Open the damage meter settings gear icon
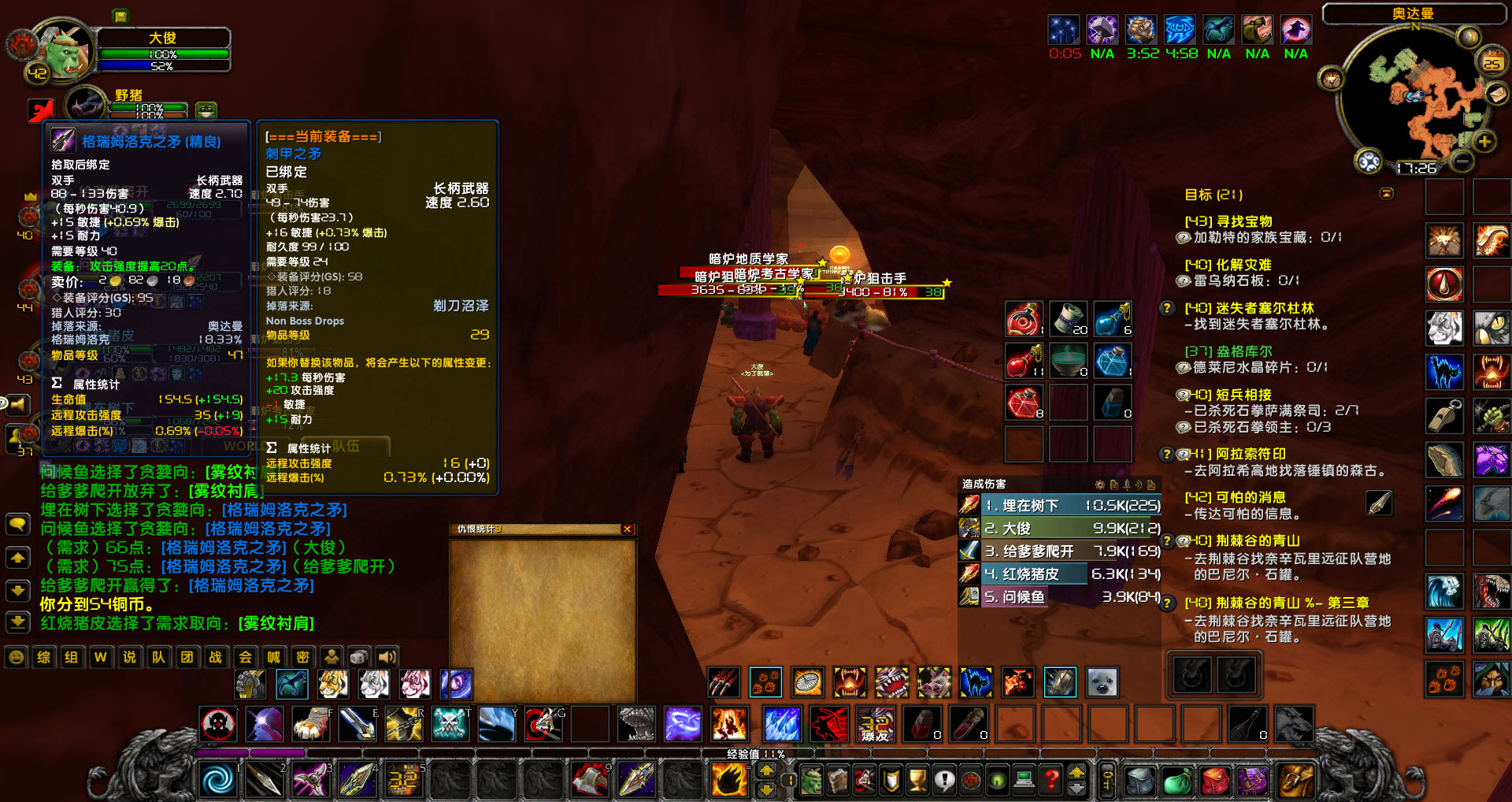Viewport: 1512px width, 802px height. [1100, 485]
